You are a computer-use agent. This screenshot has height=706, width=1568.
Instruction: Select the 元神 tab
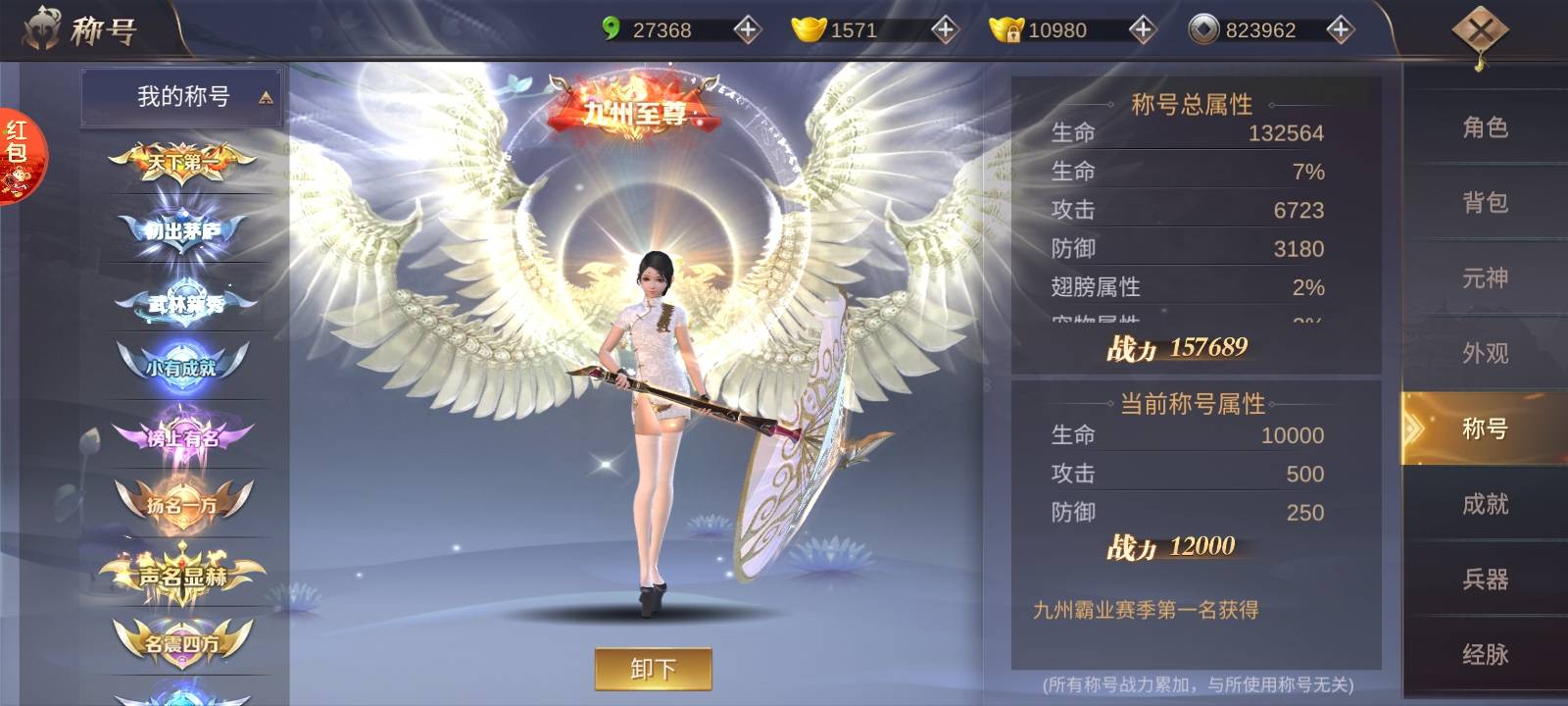coord(1485,278)
